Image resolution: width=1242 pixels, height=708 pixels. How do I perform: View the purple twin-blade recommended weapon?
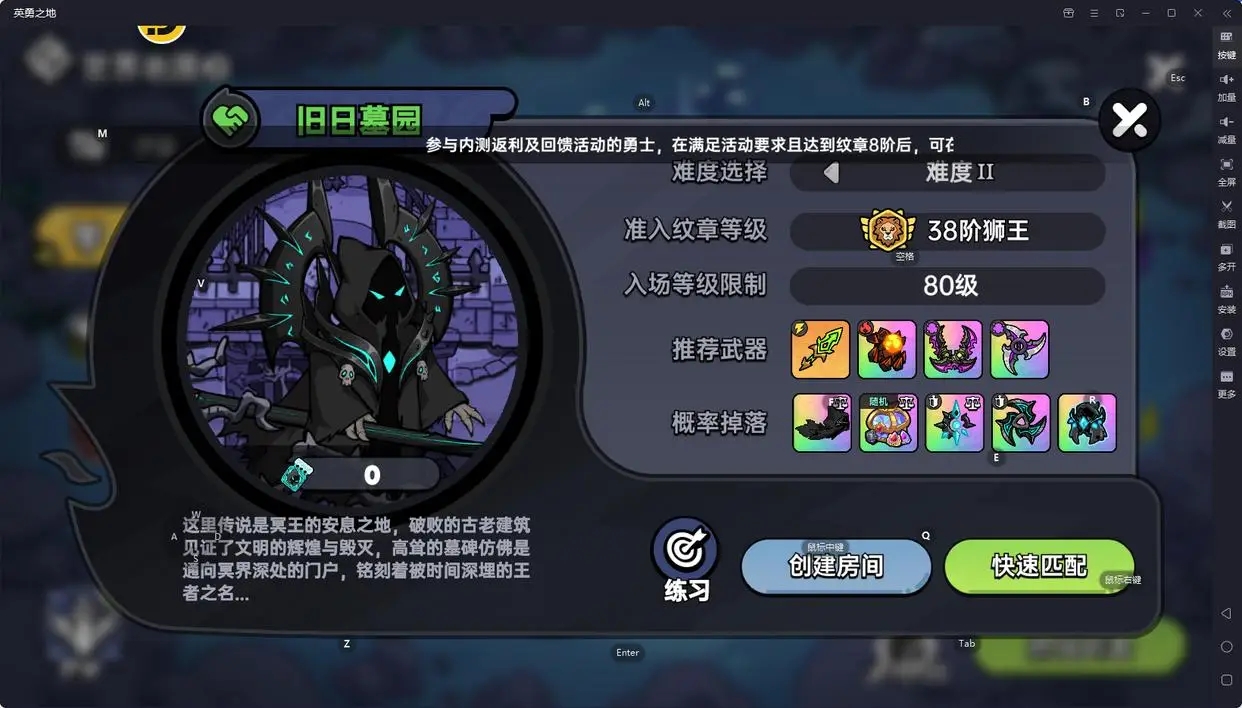953,349
